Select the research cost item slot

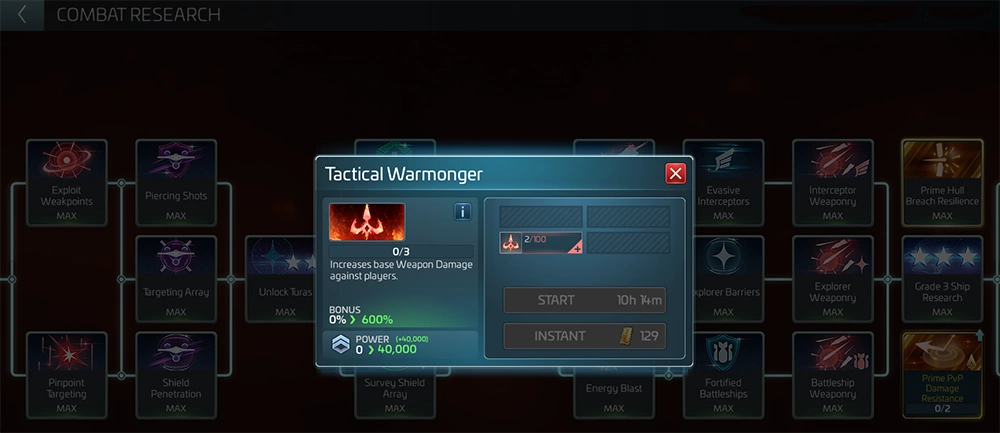540,242
